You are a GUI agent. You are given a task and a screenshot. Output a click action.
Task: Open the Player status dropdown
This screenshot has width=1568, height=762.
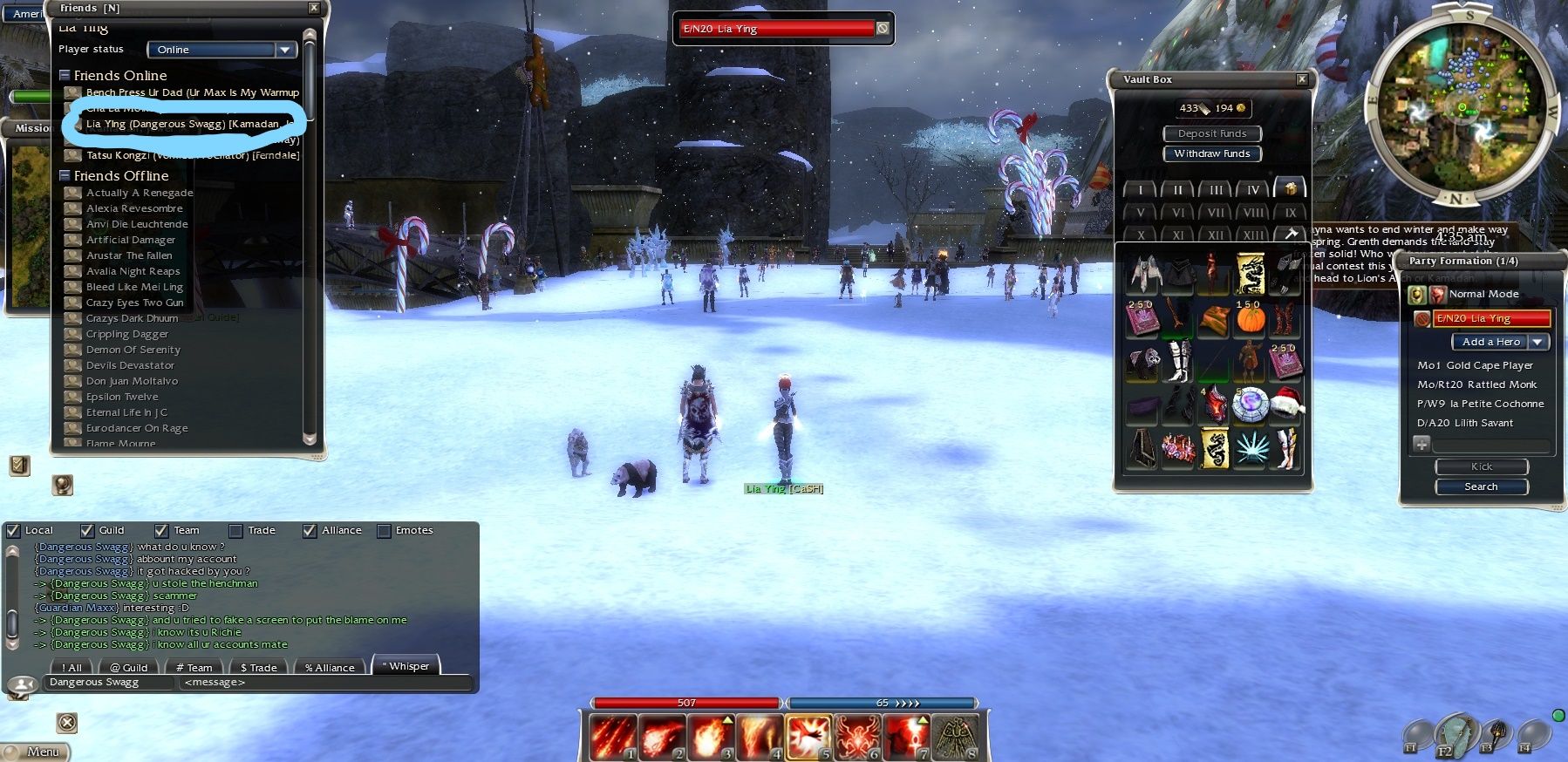coord(284,50)
